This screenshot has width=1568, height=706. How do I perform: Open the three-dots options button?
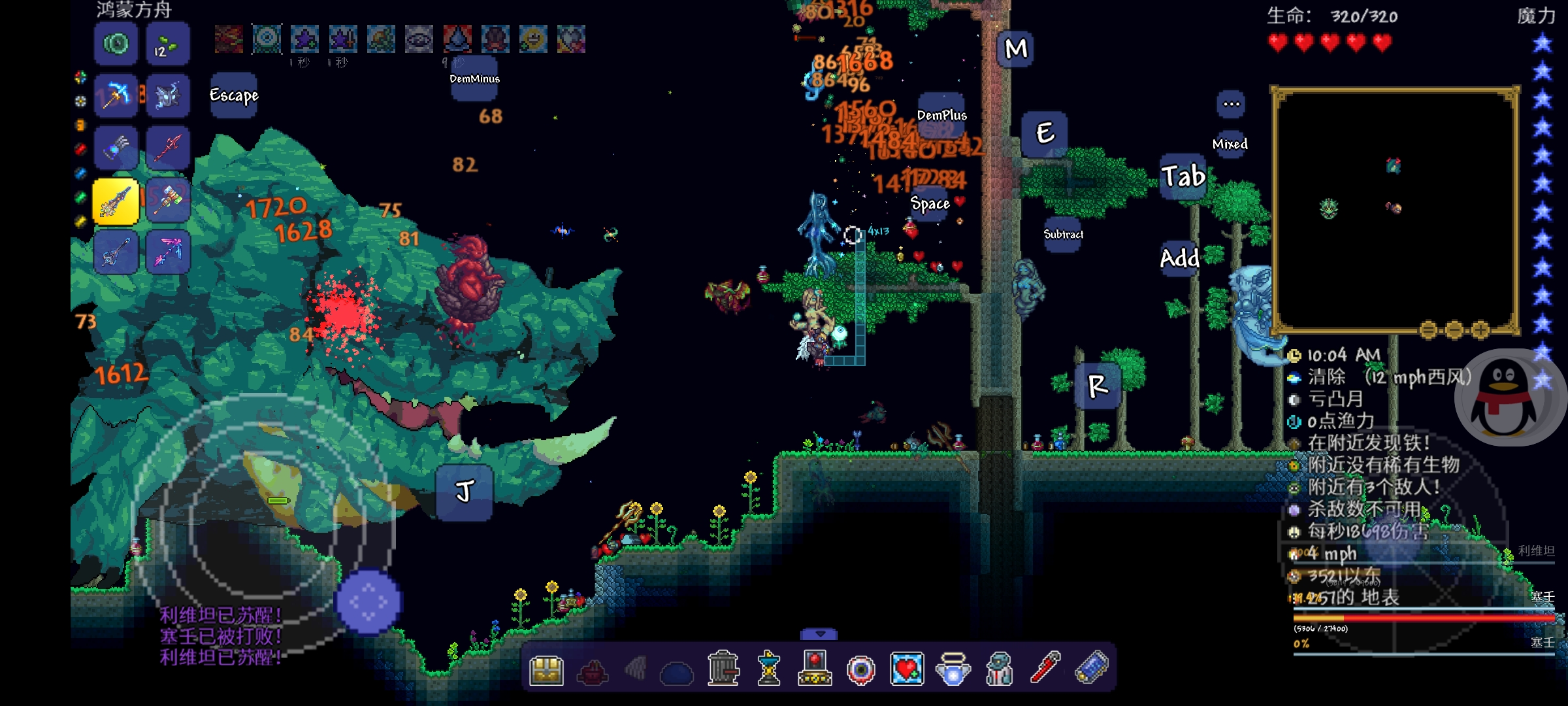pyautogui.click(x=1231, y=104)
